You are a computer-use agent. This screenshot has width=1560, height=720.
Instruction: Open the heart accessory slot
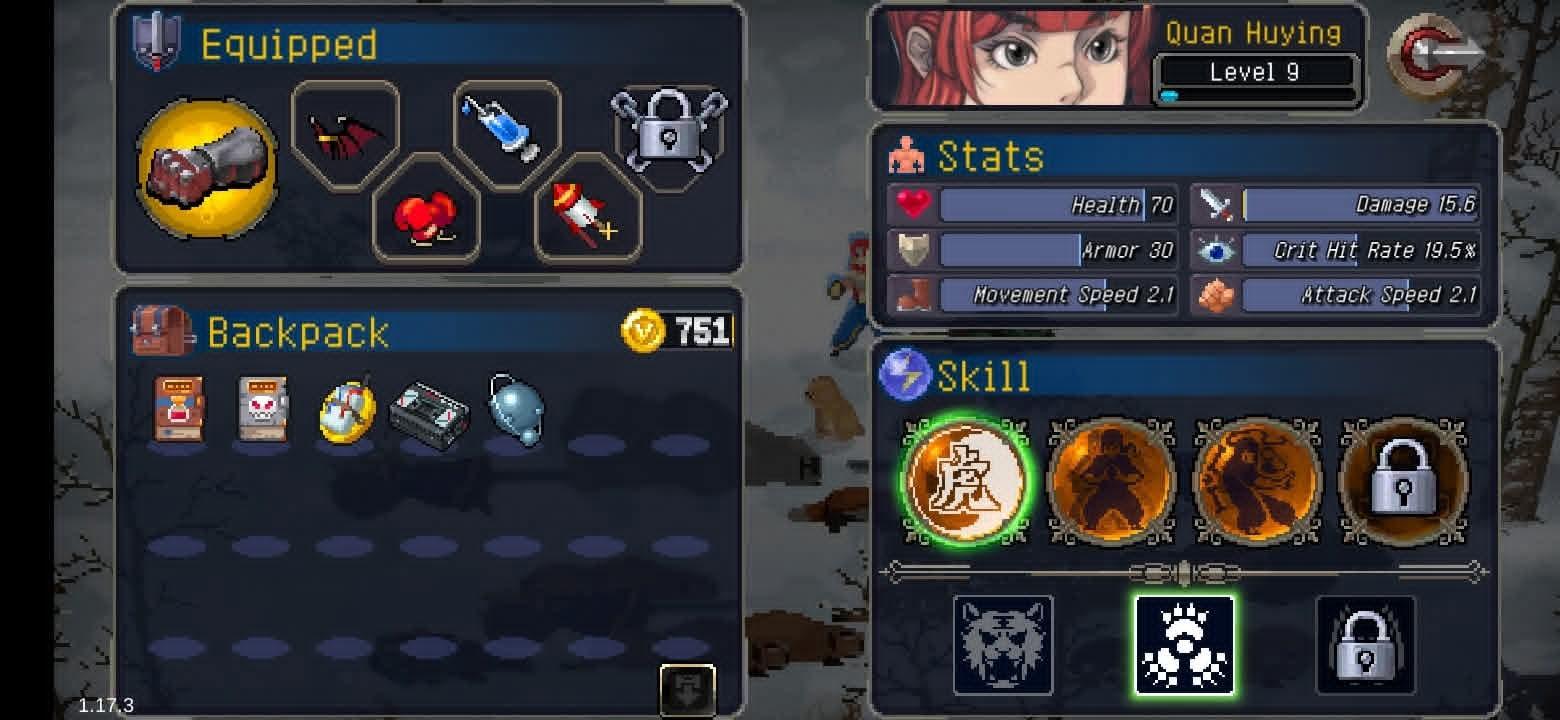pyautogui.click(x=426, y=213)
